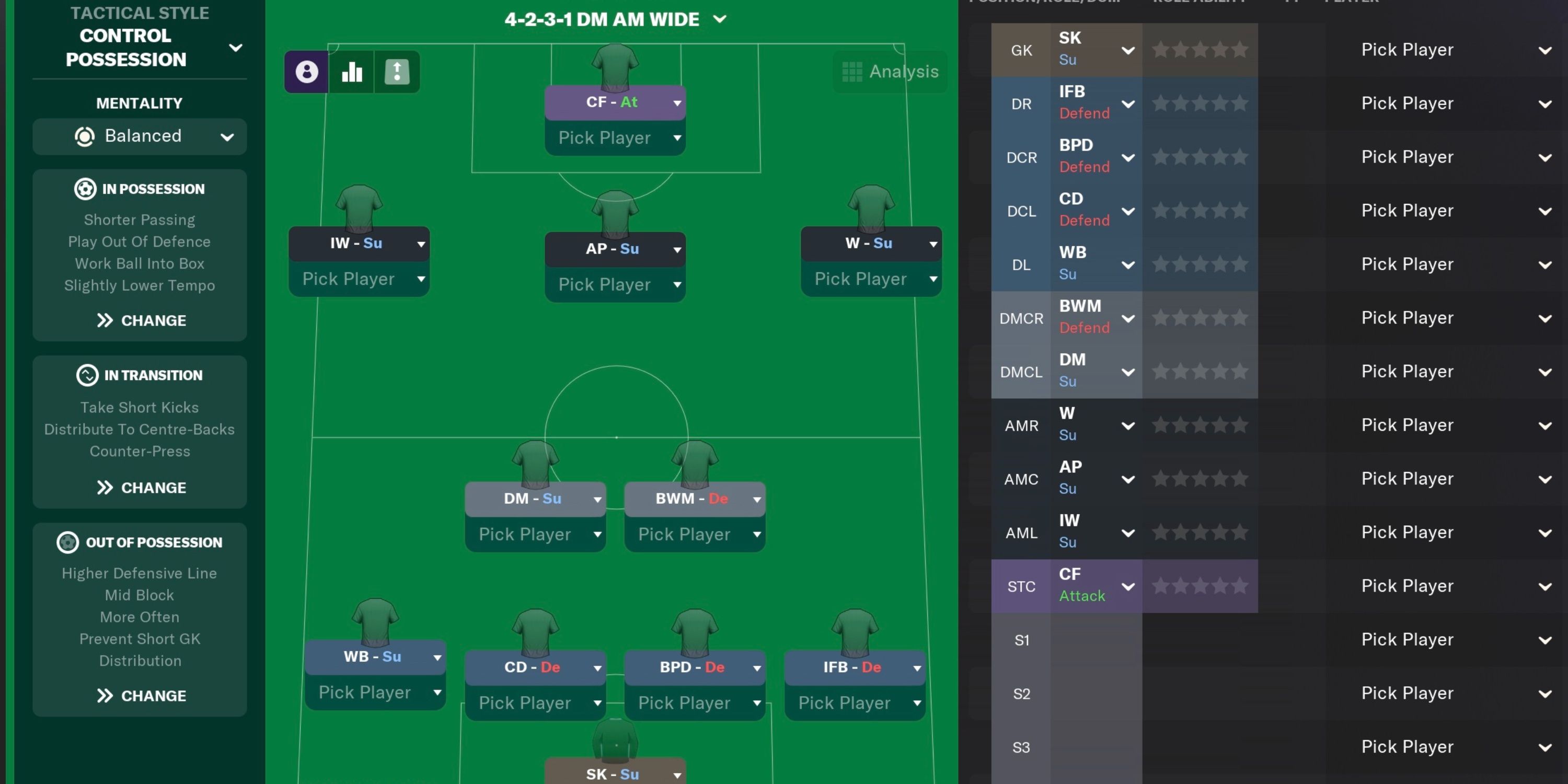
Task: Open the 4-2-3-1 DM AM WIDE formation dropdown
Action: tap(720, 19)
